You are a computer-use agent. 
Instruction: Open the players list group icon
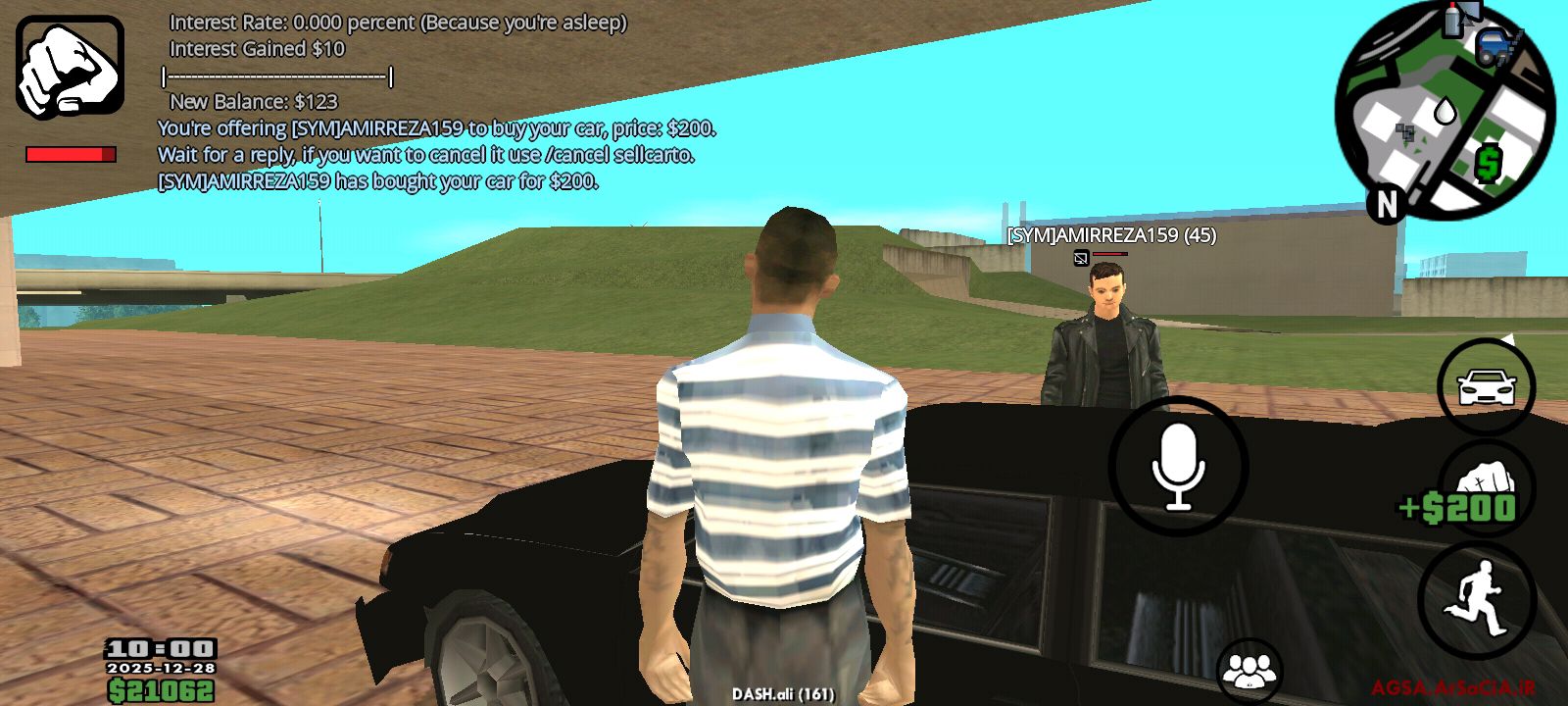(1249, 672)
